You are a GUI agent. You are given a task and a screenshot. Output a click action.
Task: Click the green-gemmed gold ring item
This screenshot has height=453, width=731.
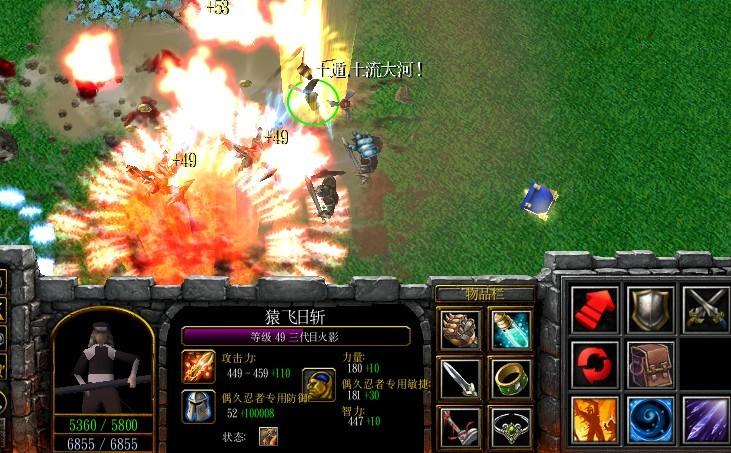(x=511, y=378)
